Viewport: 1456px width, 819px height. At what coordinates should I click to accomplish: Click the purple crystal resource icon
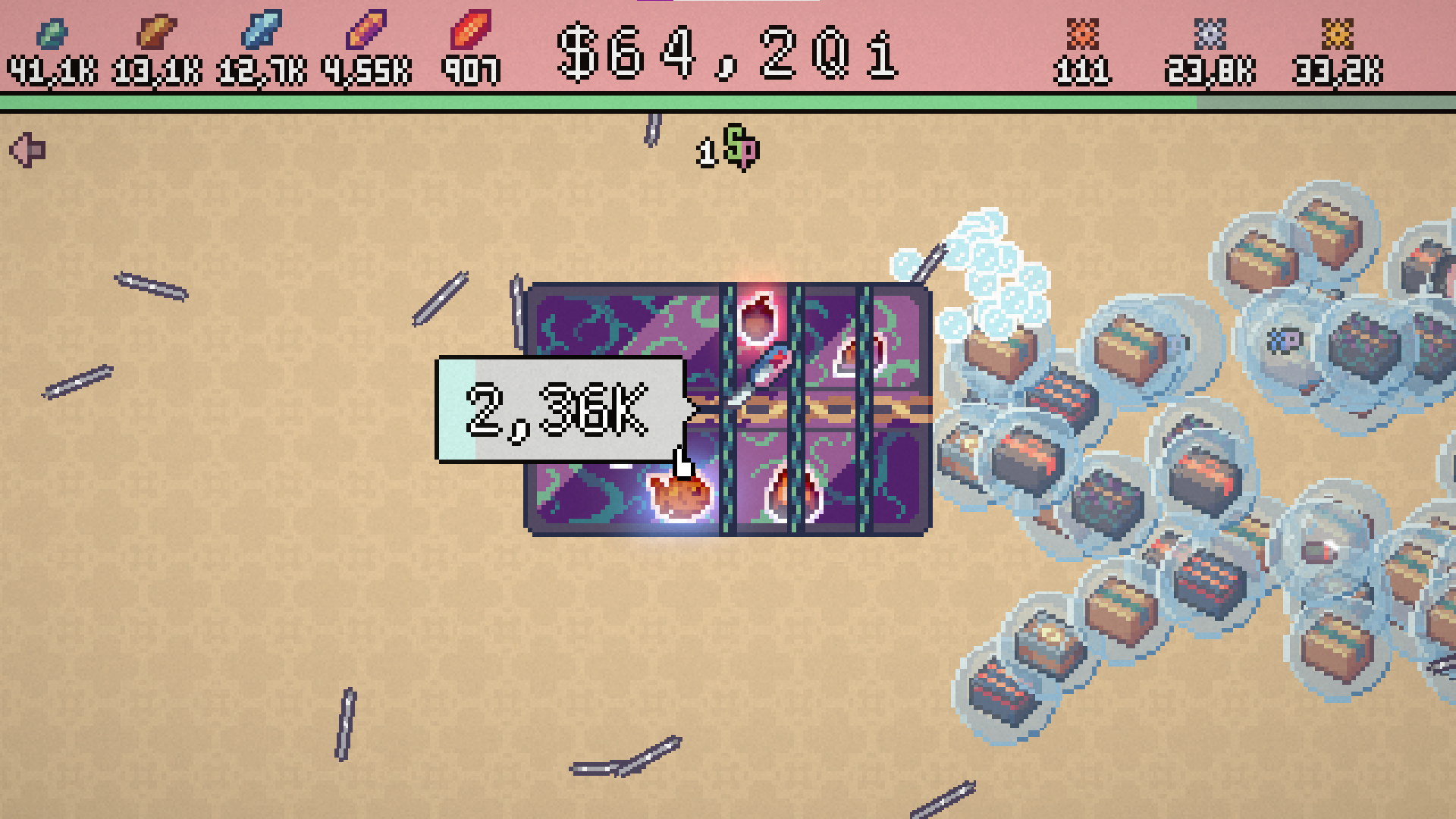point(366,32)
